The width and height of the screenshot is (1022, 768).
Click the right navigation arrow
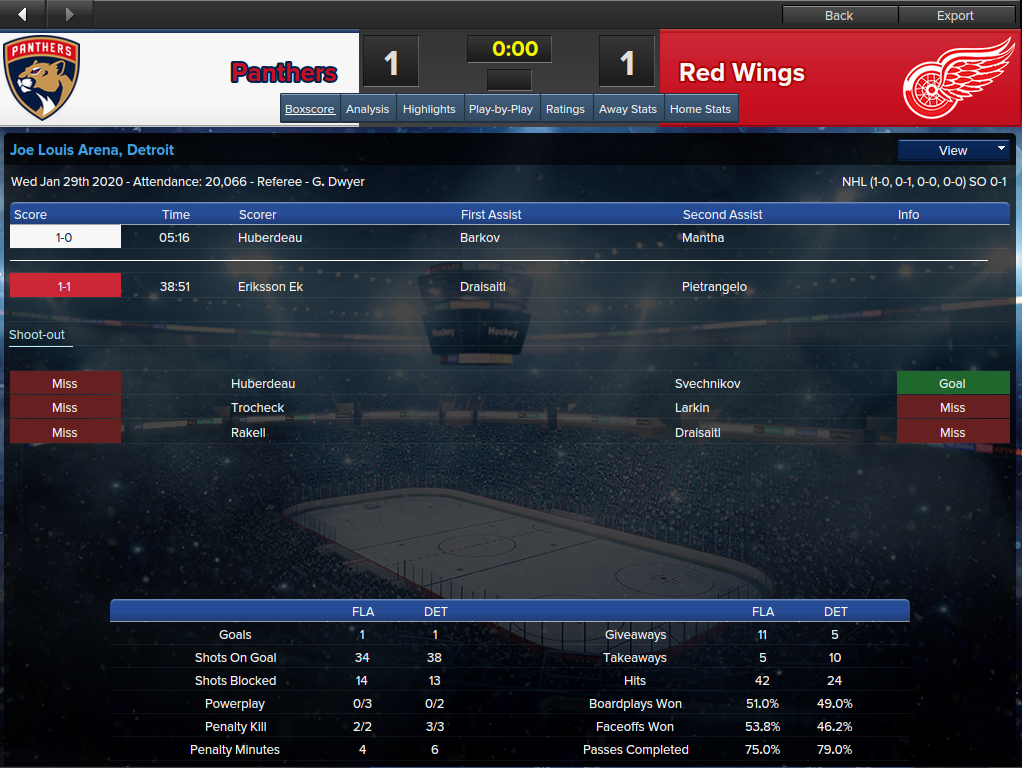tap(69, 14)
